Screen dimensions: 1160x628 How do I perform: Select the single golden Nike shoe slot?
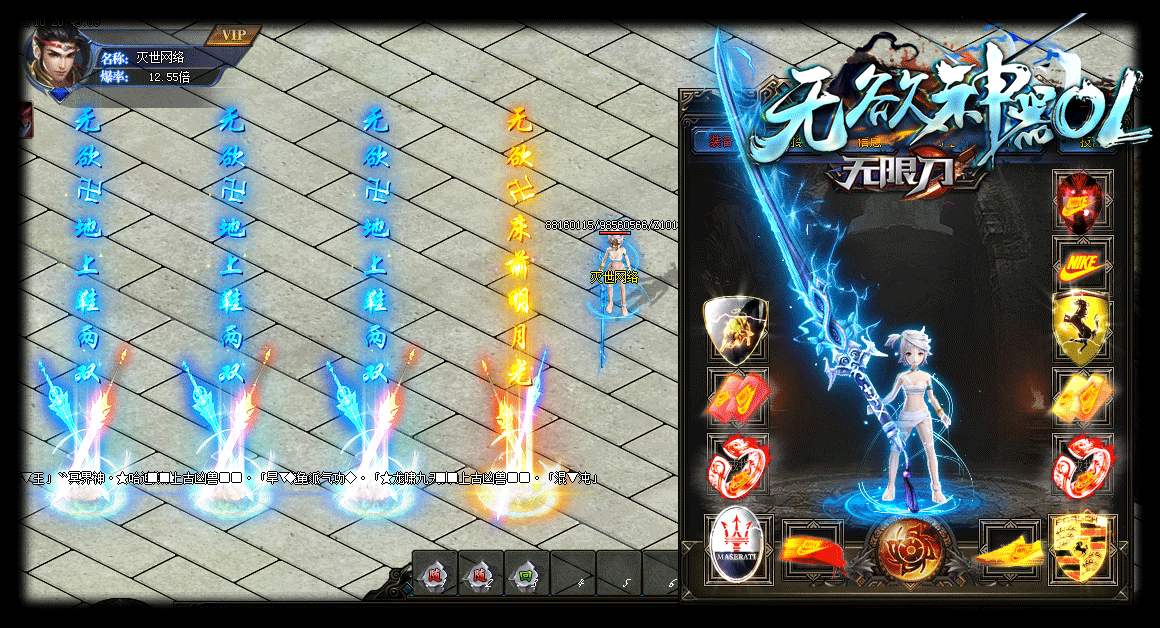click(1008, 549)
